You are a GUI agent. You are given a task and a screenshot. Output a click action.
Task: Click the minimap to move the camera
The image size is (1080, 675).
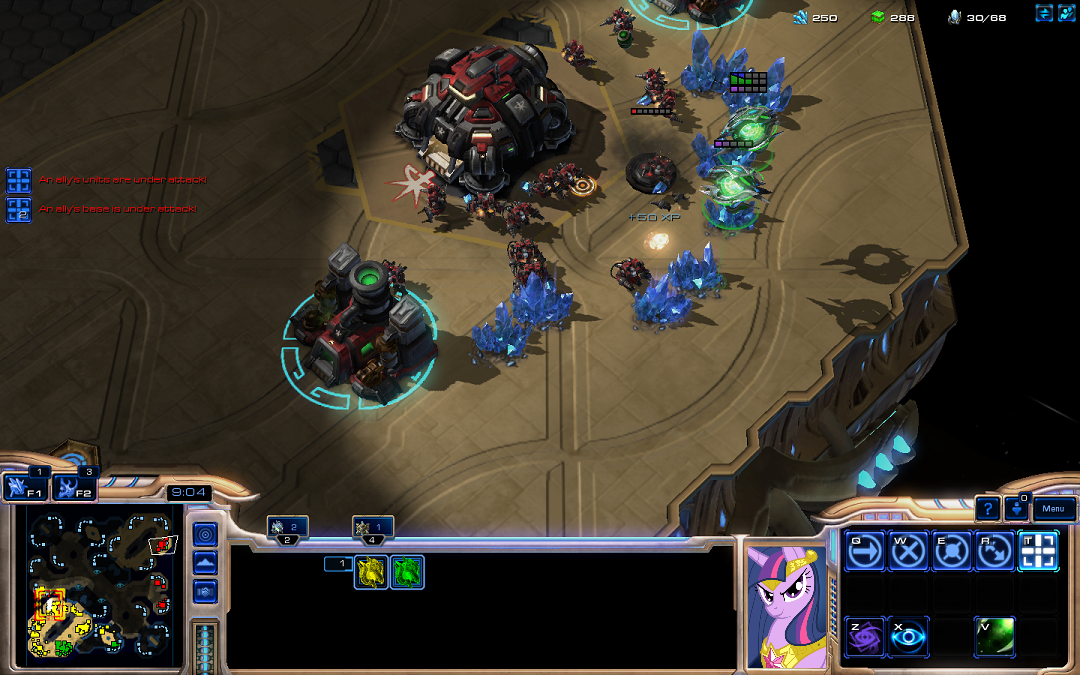tap(100, 582)
